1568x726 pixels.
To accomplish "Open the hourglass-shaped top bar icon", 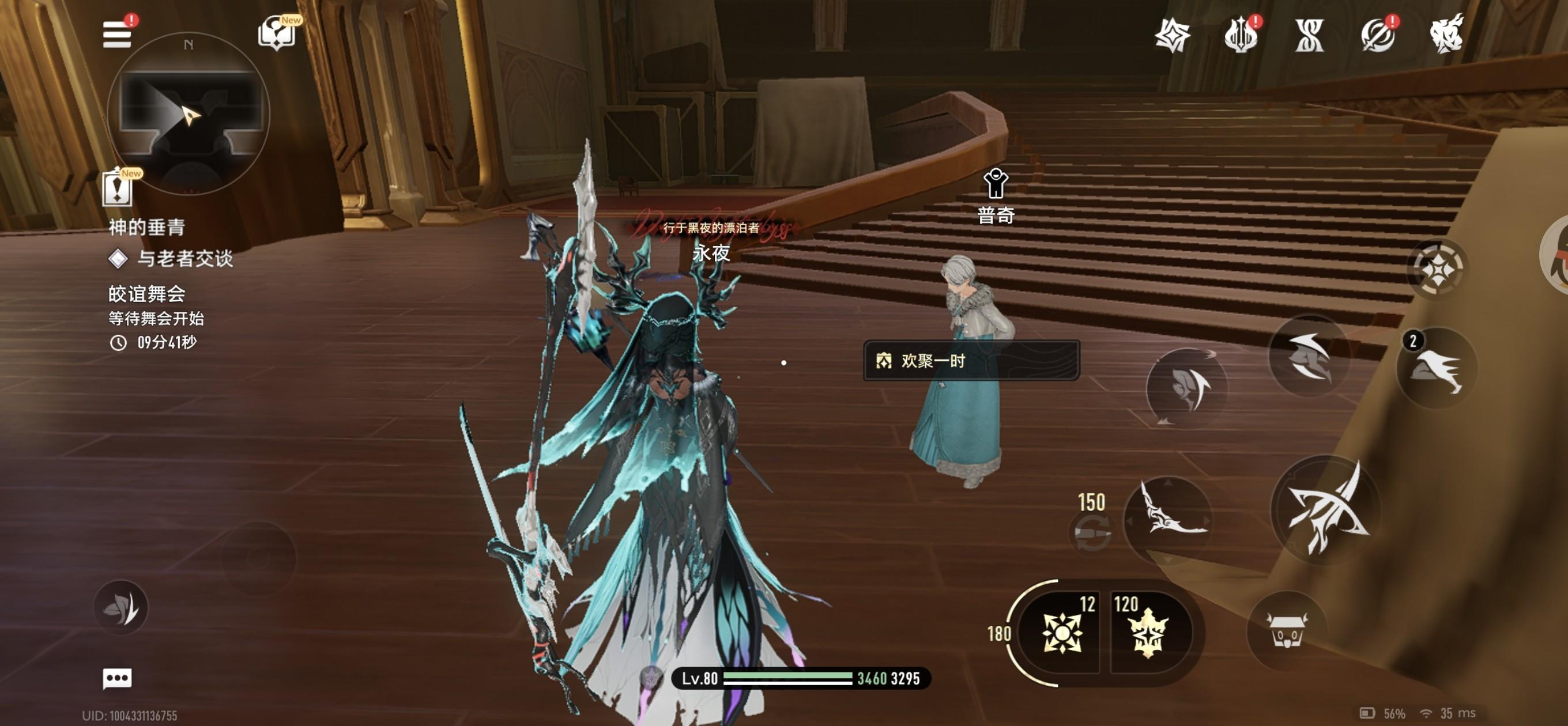I will click(1309, 35).
